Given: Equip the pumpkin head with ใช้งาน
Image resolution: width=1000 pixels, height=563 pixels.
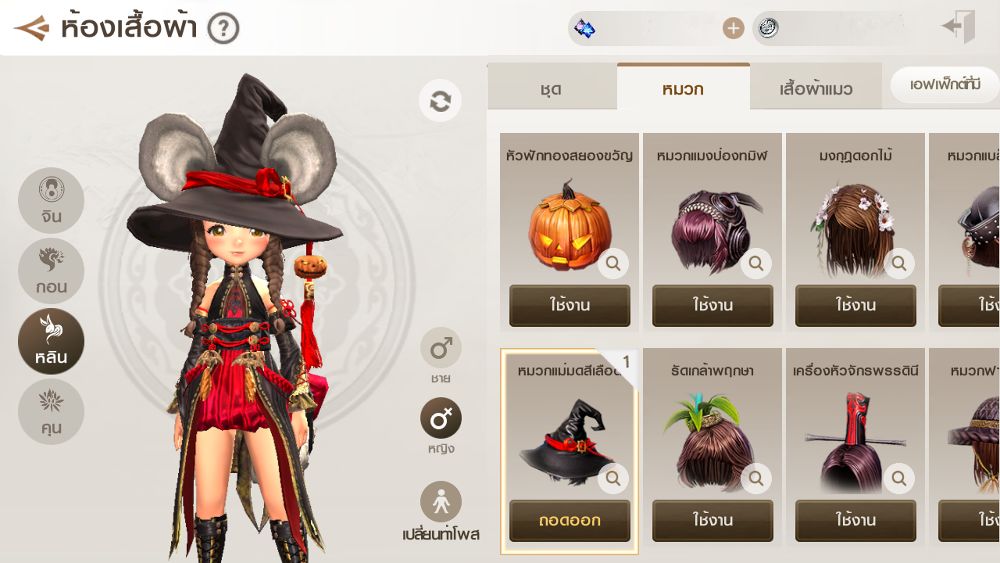Looking at the screenshot, I should click(569, 306).
